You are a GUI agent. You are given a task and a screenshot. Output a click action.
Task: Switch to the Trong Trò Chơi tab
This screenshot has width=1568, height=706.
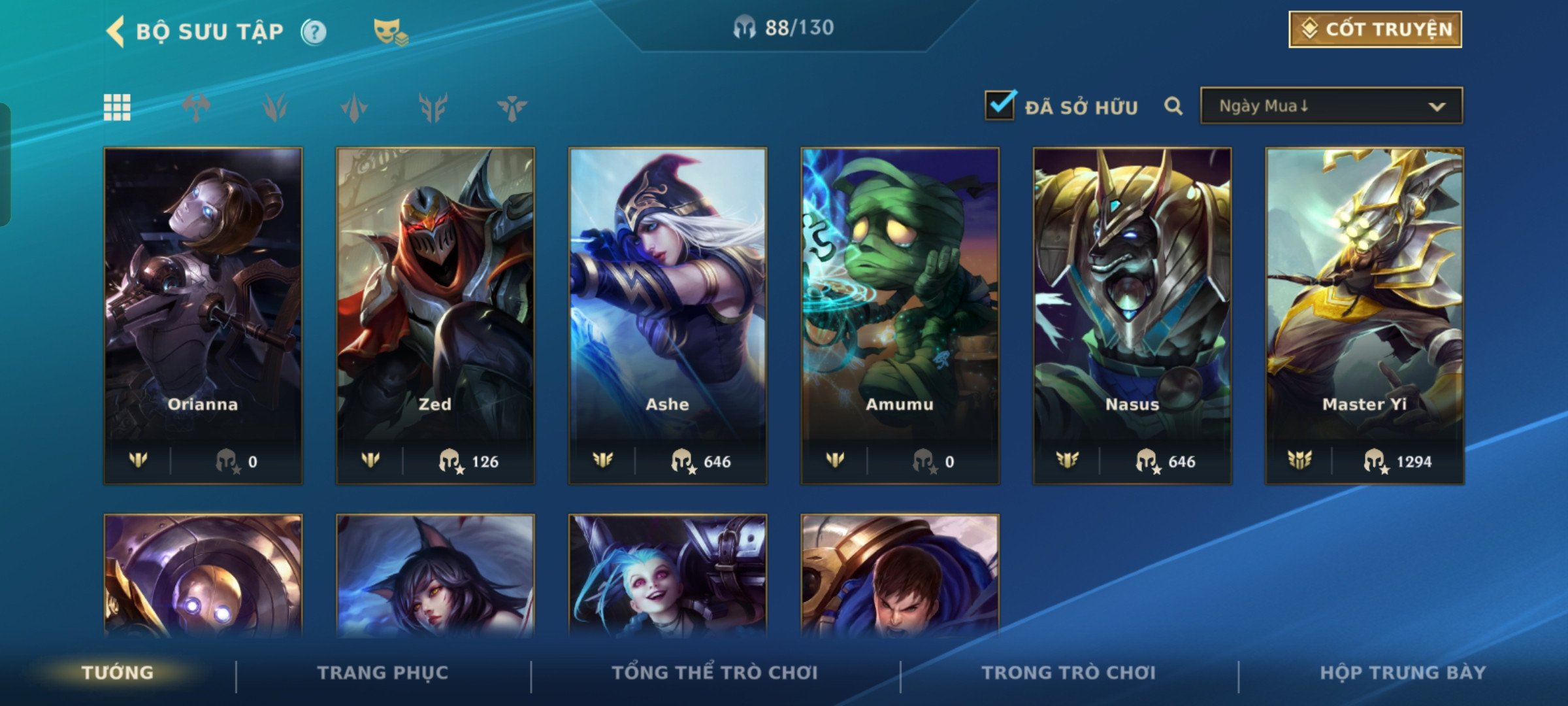click(x=1069, y=673)
